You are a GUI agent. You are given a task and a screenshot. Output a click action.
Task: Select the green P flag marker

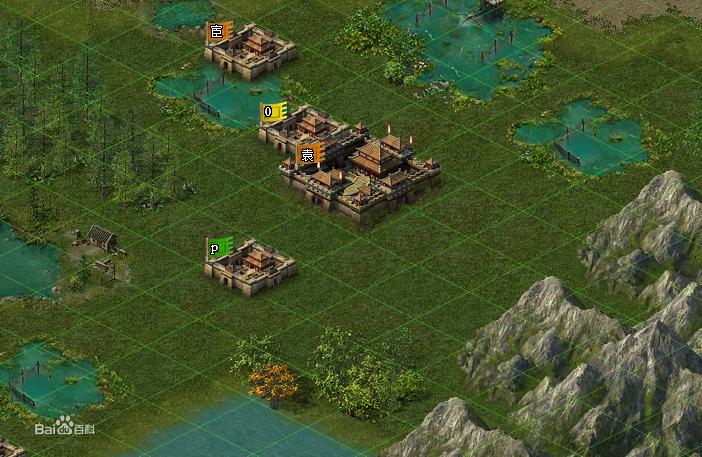pyautogui.click(x=218, y=248)
